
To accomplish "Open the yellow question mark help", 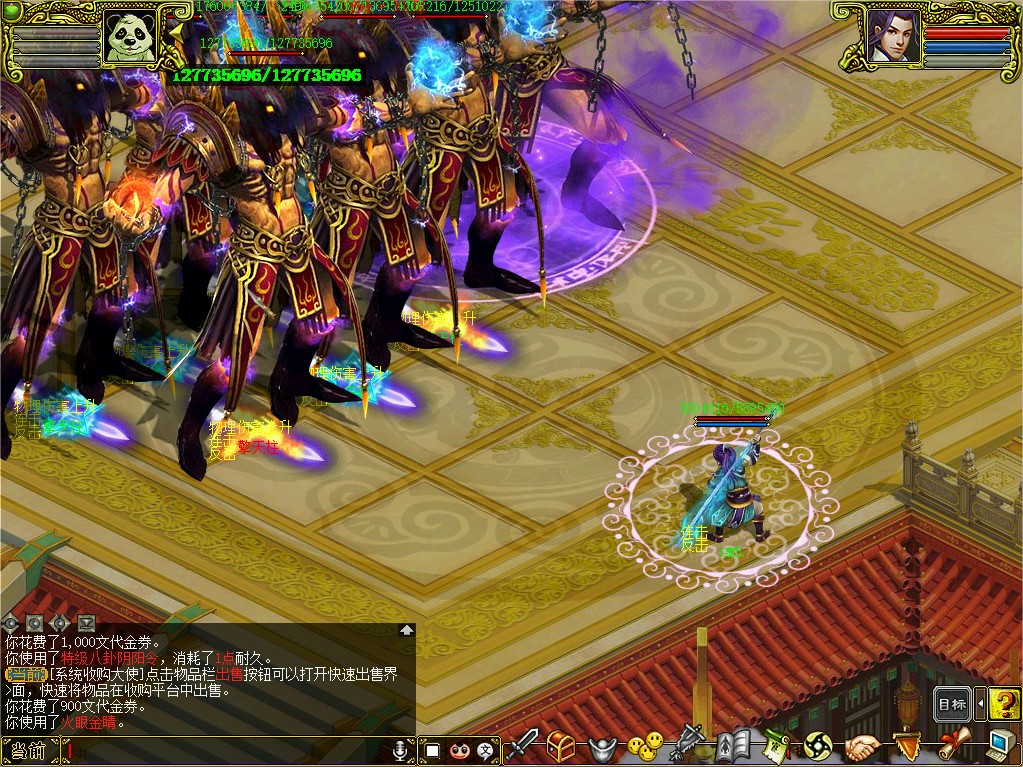I will pos(1004,704).
